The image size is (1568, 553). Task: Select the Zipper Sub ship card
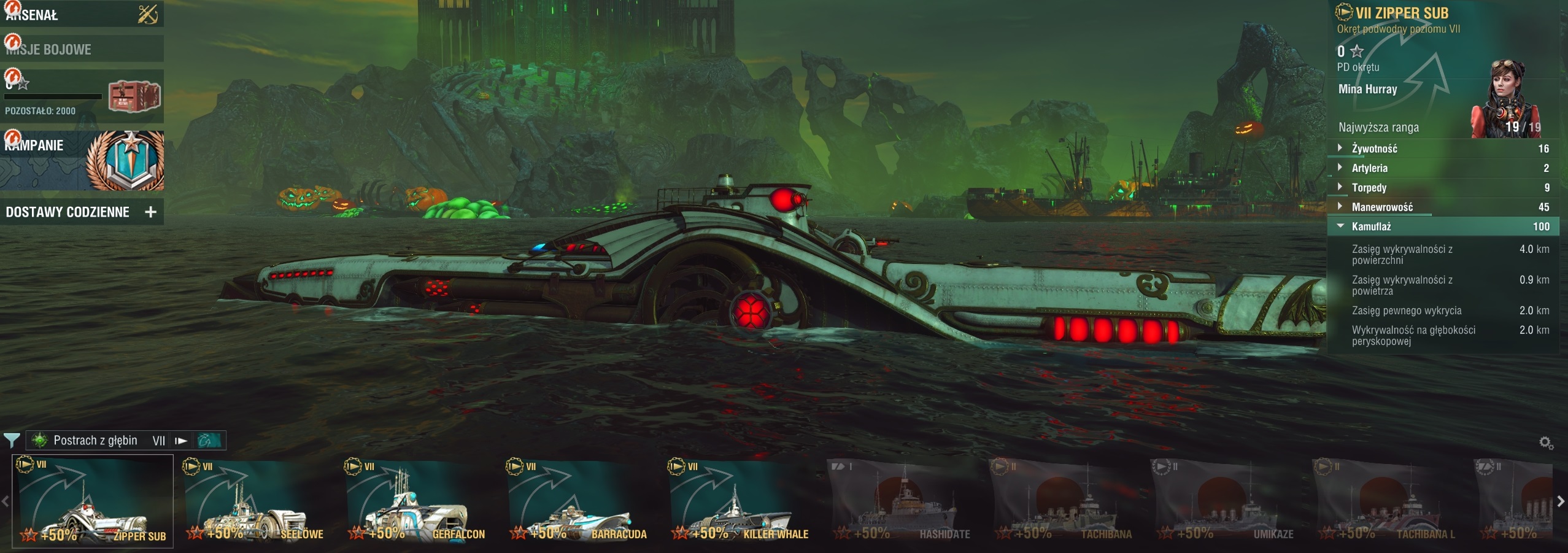click(x=93, y=501)
